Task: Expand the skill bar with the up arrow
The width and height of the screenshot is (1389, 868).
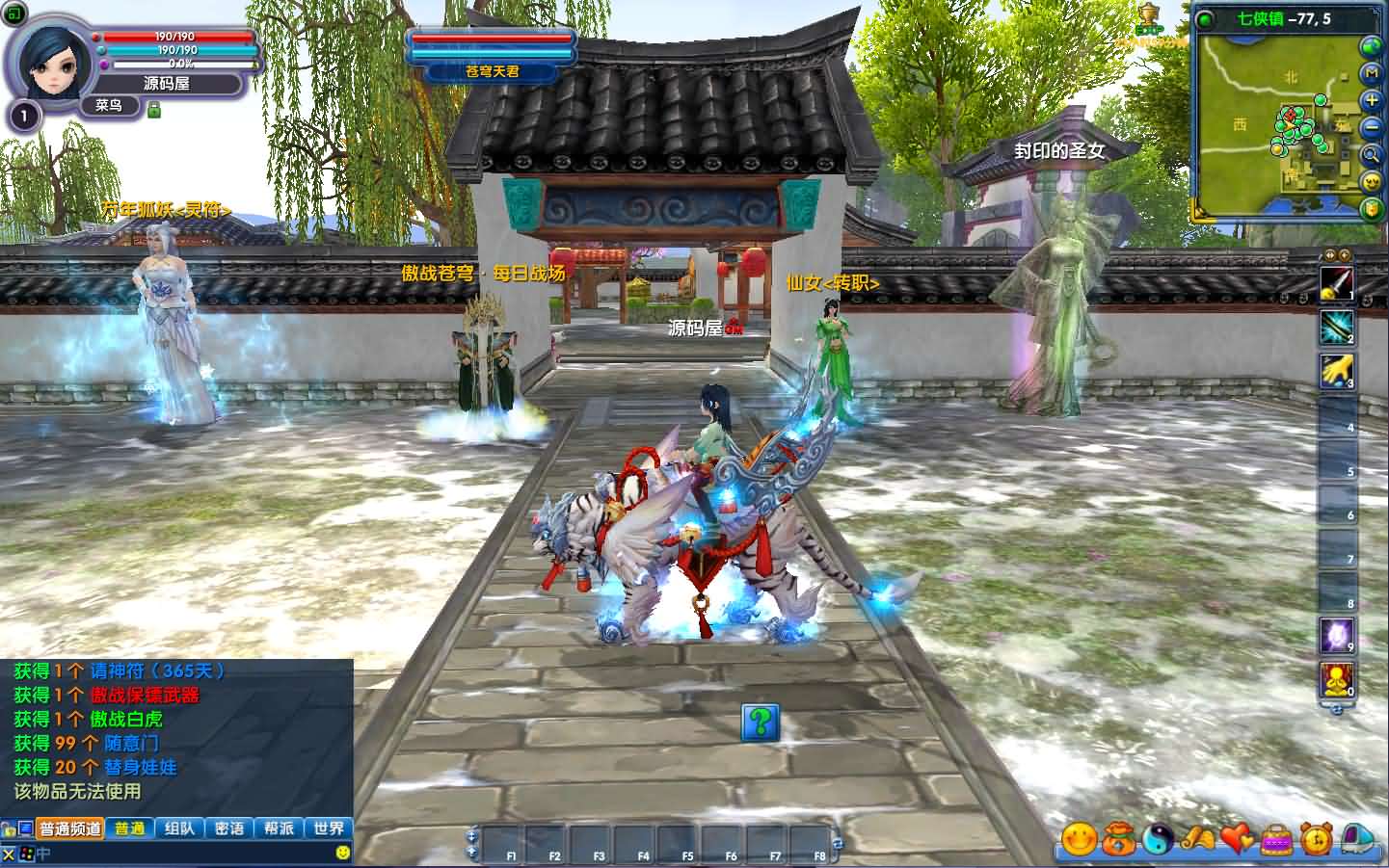Action: (x=1329, y=255)
